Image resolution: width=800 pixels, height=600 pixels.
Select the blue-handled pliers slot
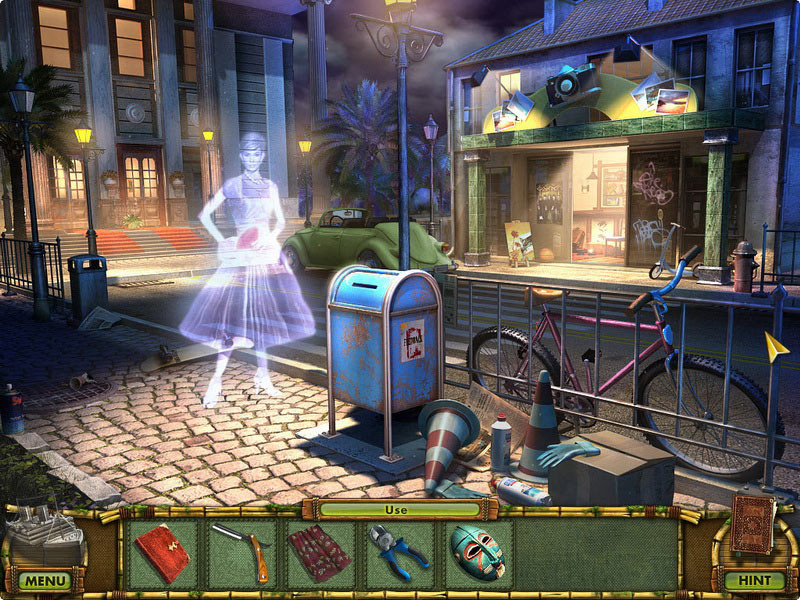tap(399, 553)
